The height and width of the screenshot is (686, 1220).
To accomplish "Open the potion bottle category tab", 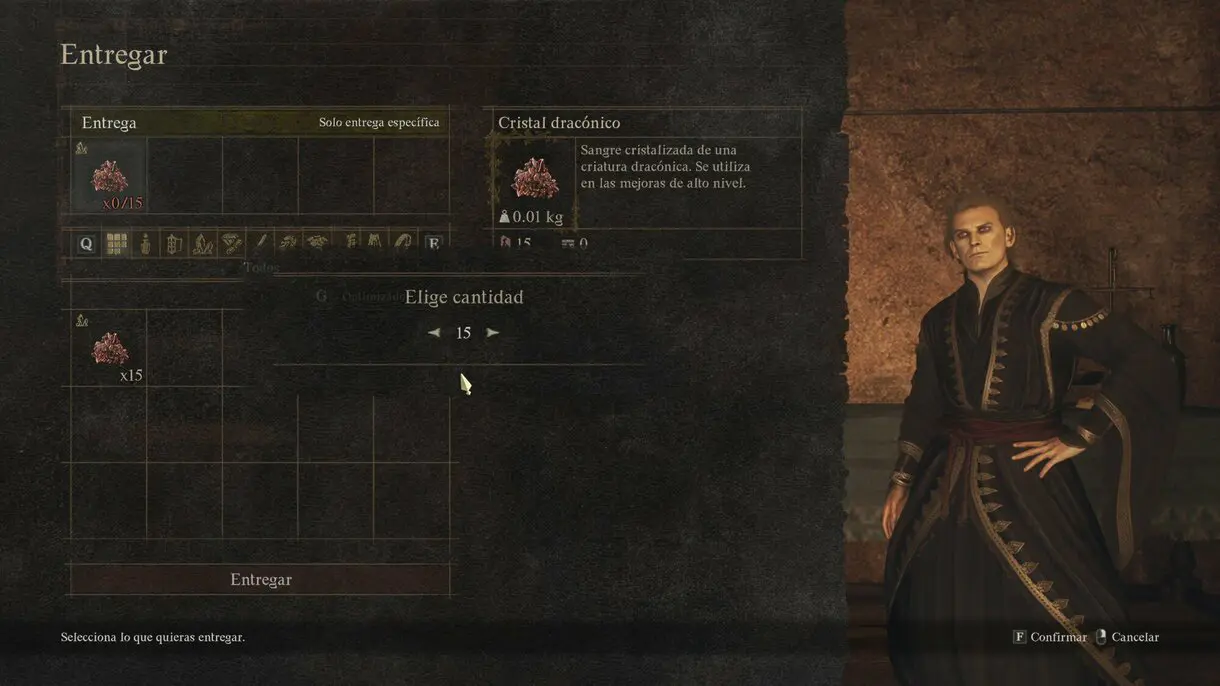I will (x=145, y=243).
